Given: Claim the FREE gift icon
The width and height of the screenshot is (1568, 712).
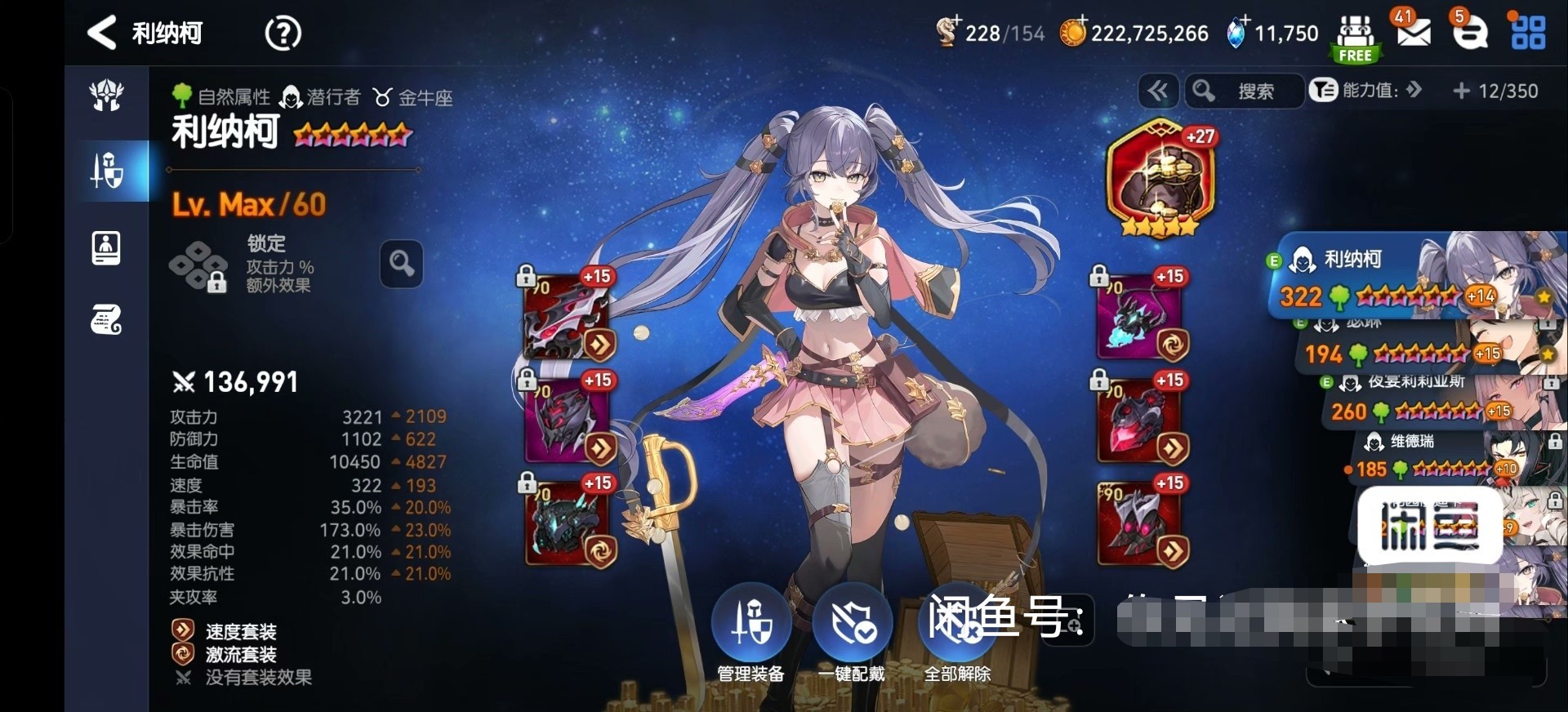Looking at the screenshot, I should click(1355, 38).
